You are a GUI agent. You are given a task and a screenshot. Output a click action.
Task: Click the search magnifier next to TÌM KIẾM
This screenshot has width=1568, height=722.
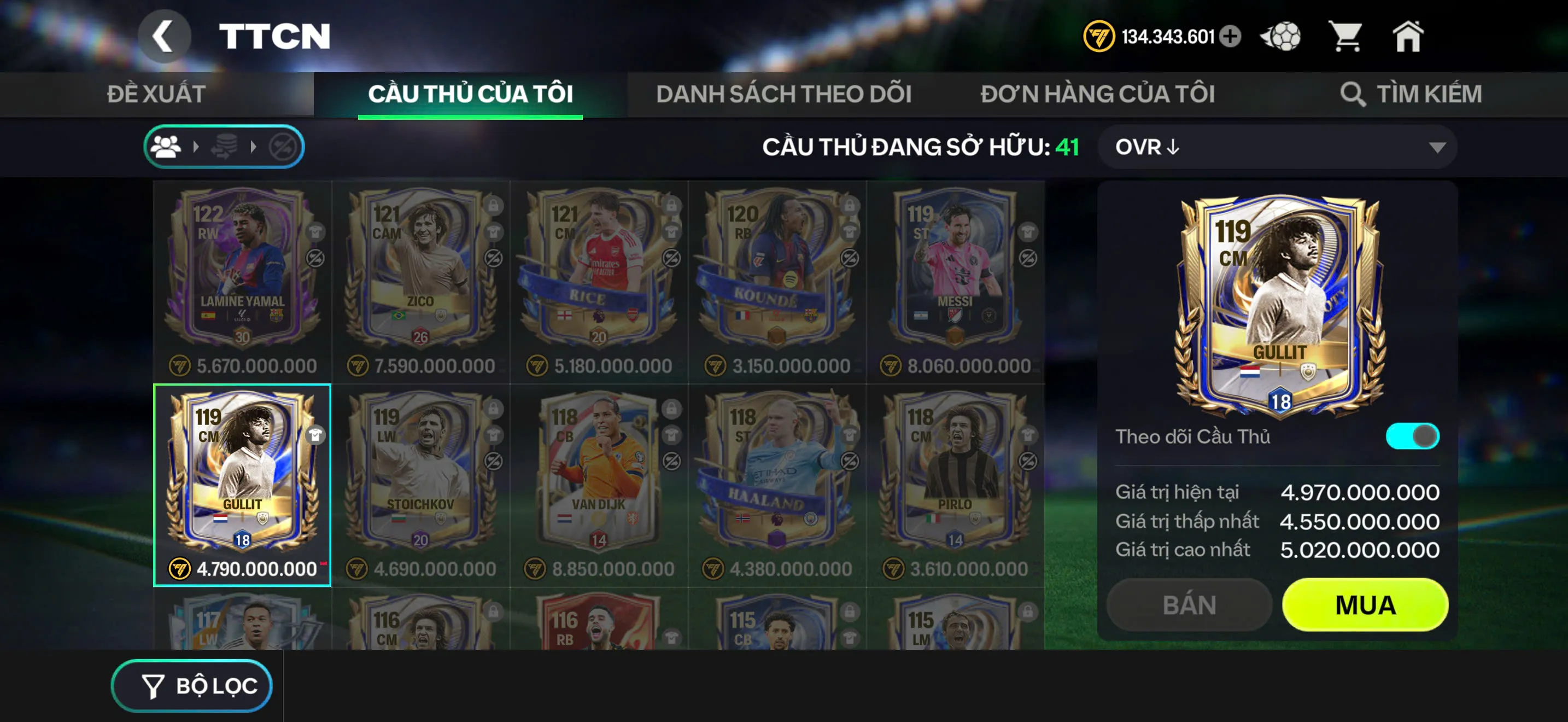1354,95
